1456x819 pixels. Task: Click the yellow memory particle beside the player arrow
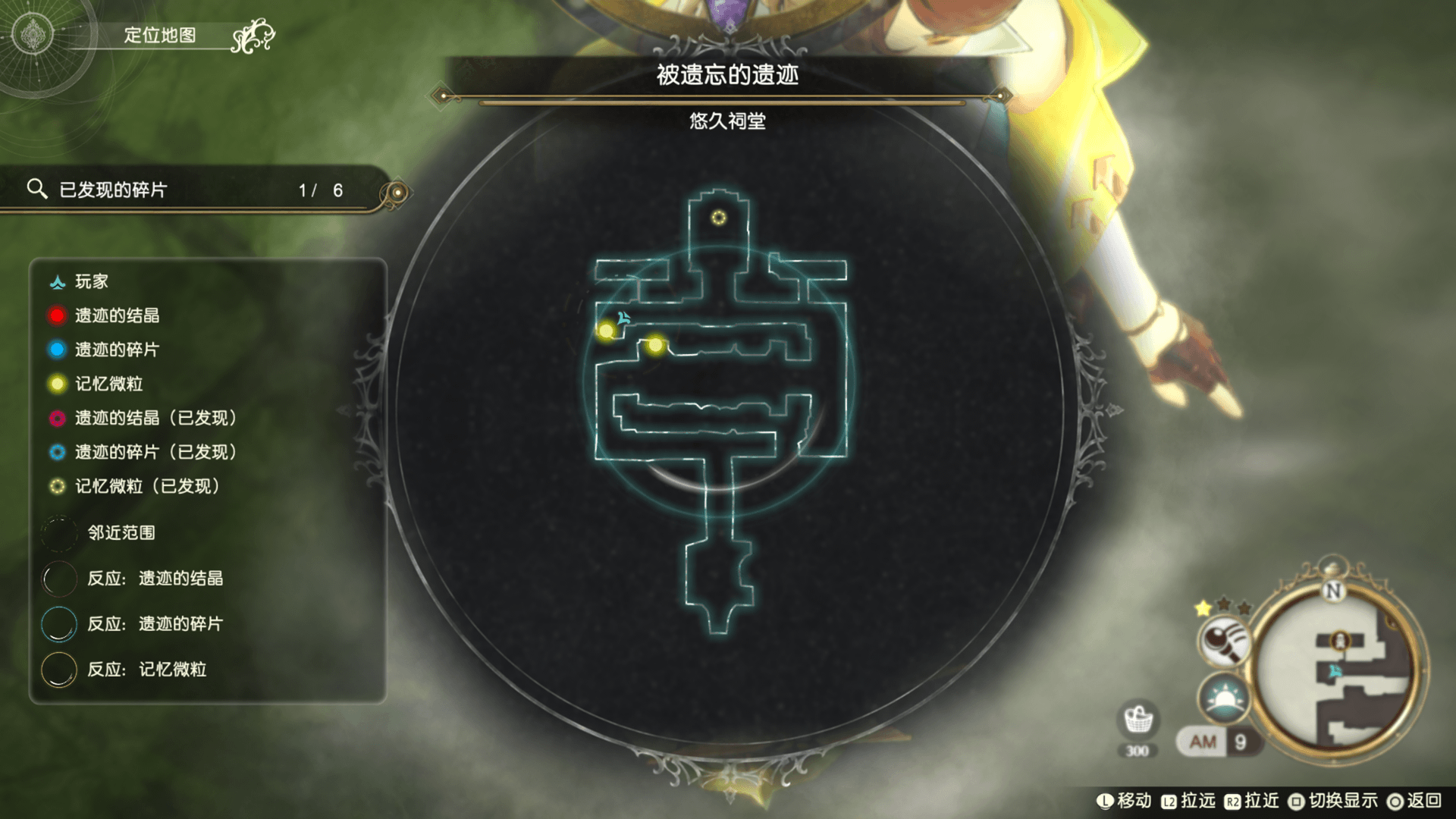click(606, 331)
